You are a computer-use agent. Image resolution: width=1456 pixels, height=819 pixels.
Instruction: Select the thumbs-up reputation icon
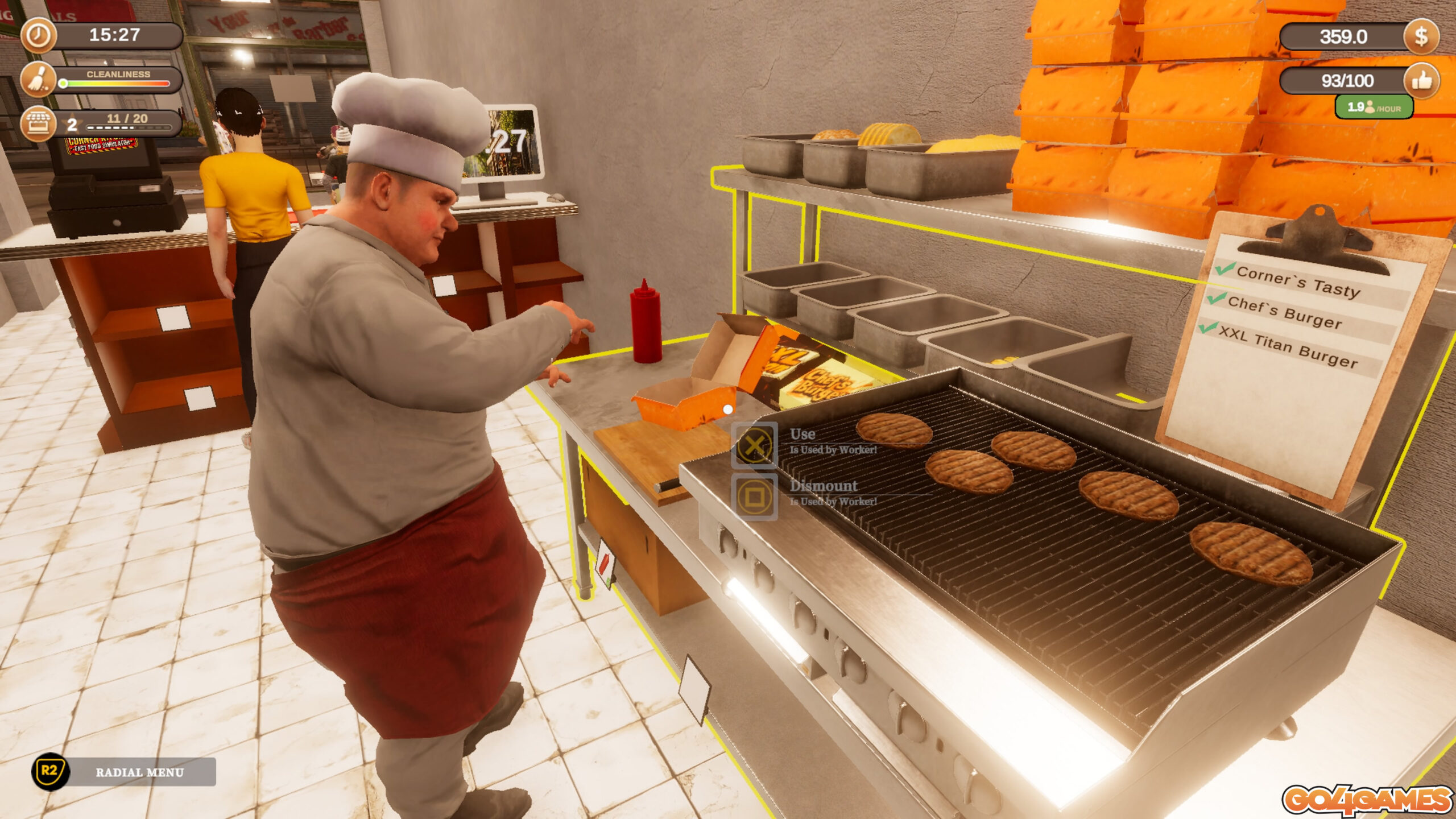[x=1421, y=81]
